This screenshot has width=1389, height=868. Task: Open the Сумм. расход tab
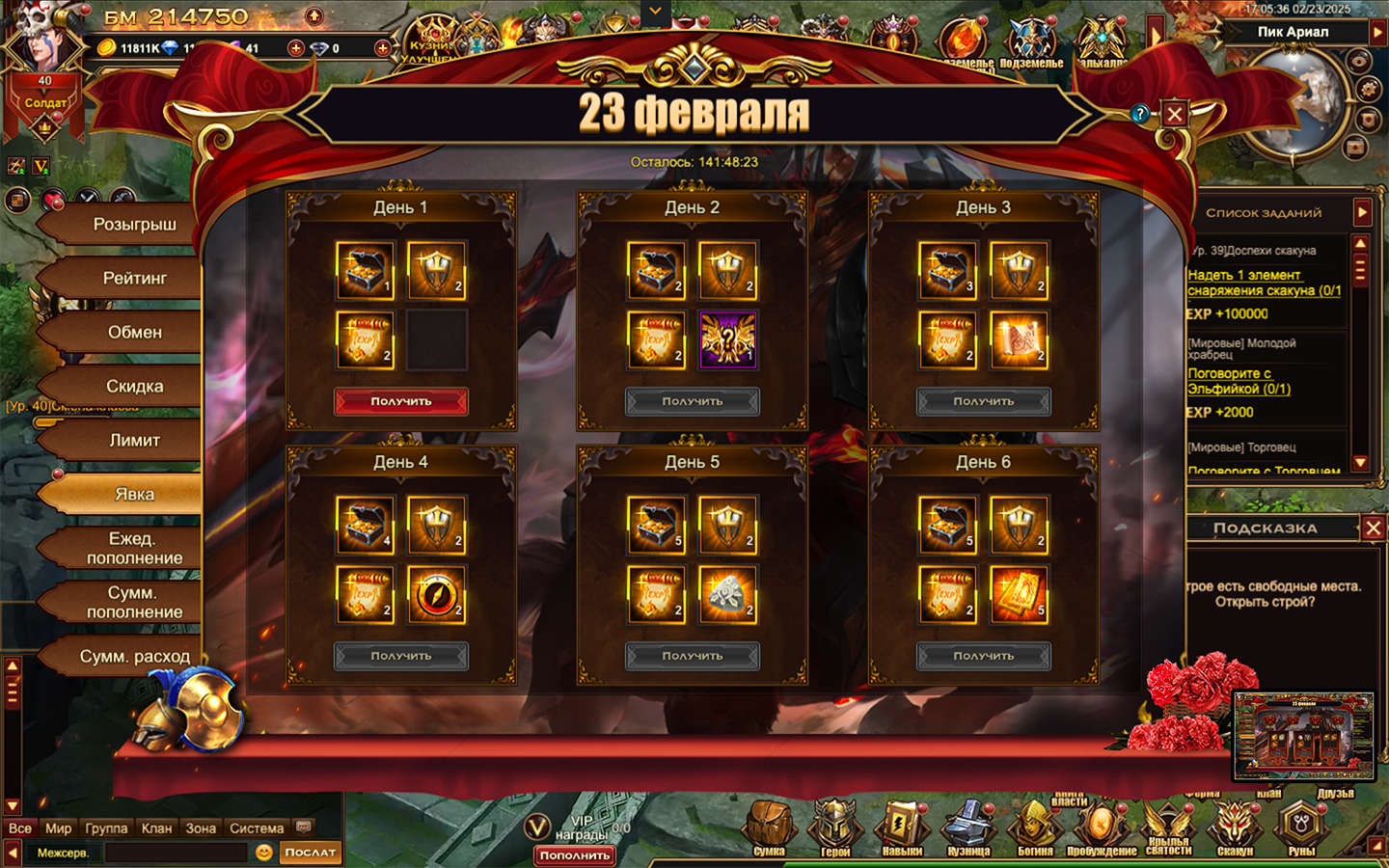pyautogui.click(x=134, y=657)
